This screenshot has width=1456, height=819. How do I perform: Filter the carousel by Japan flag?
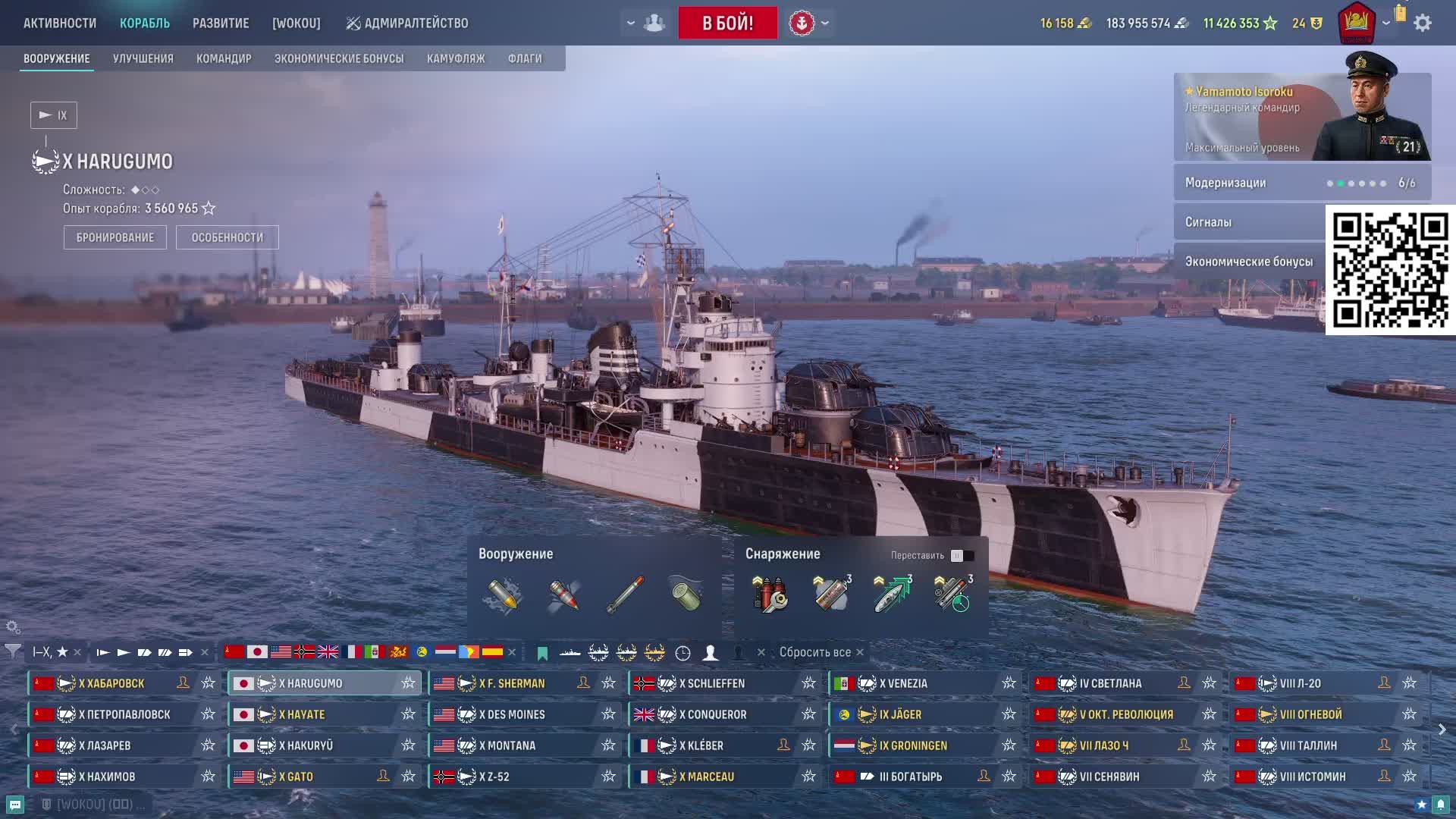point(257,652)
